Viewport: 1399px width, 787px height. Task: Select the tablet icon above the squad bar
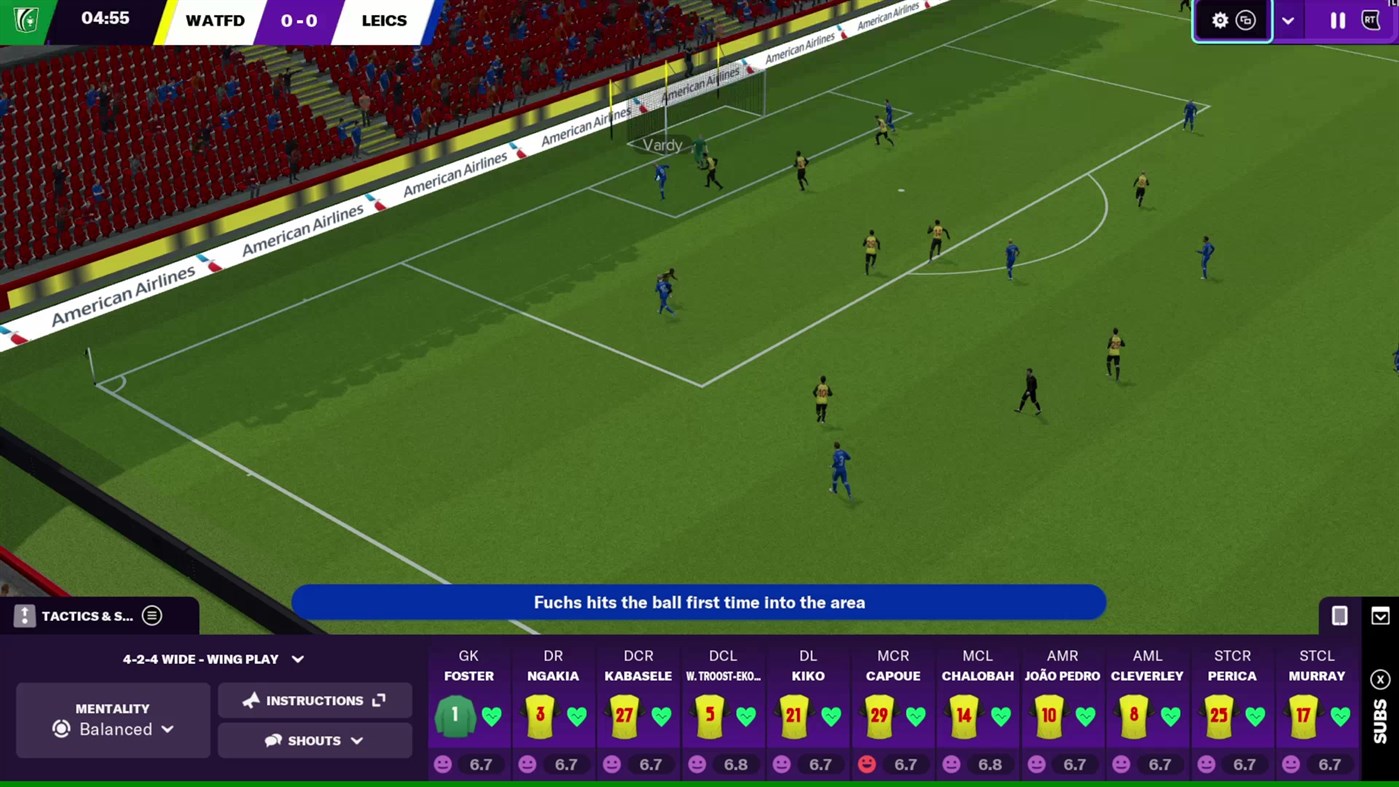coord(1340,616)
